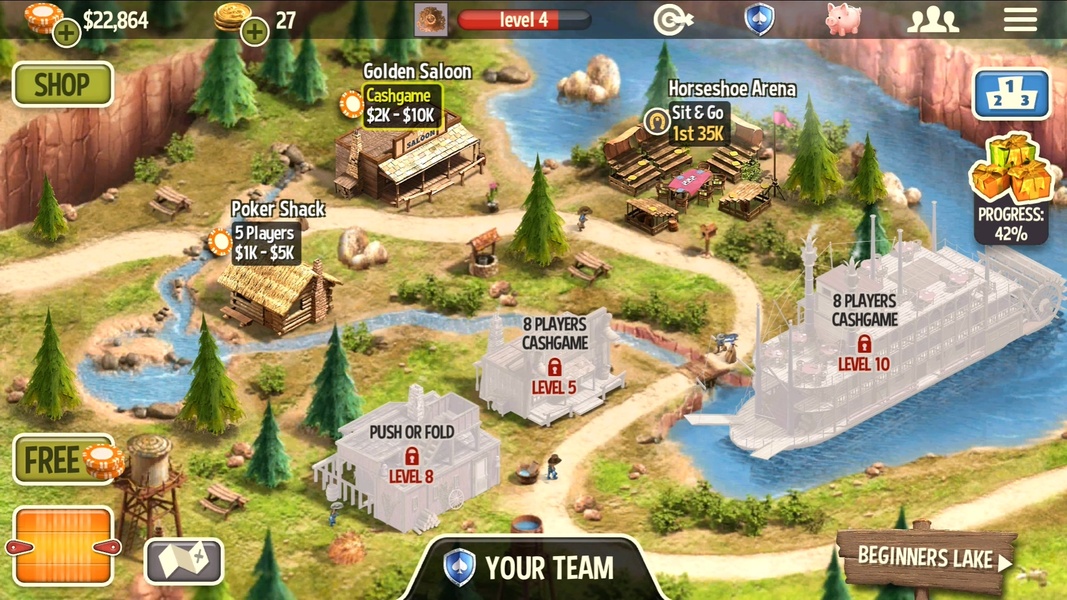Add more gold coins with plus icon

255,32
